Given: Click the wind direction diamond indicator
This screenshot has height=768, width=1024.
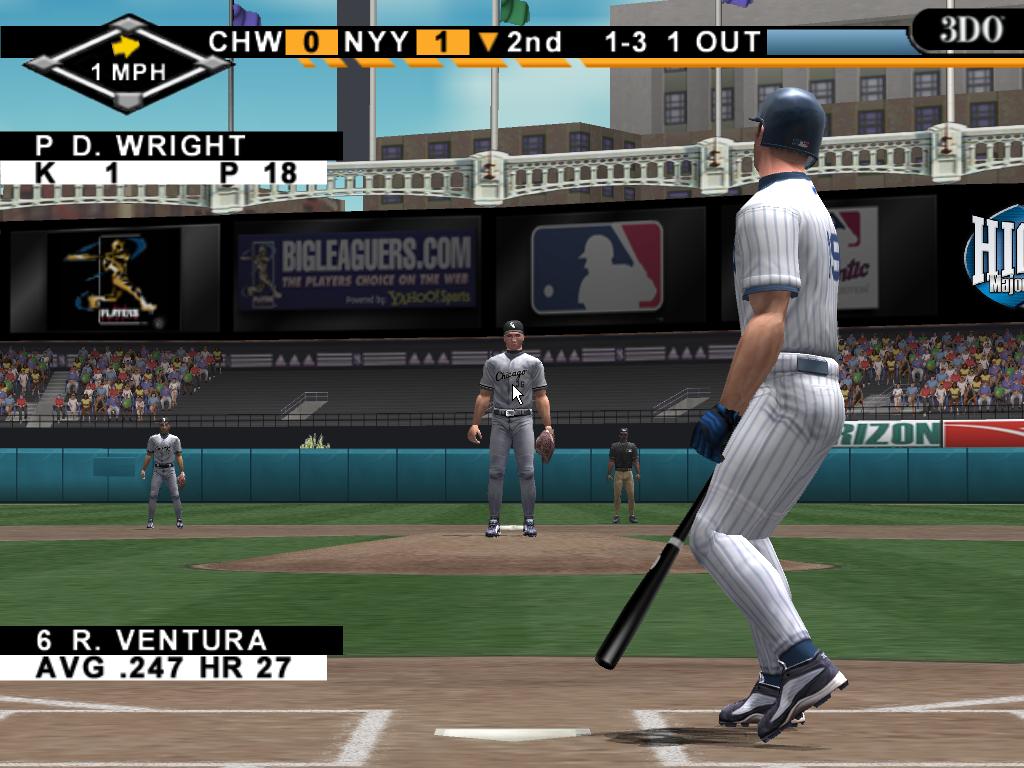Looking at the screenshot, I should (x=127, y=62).
